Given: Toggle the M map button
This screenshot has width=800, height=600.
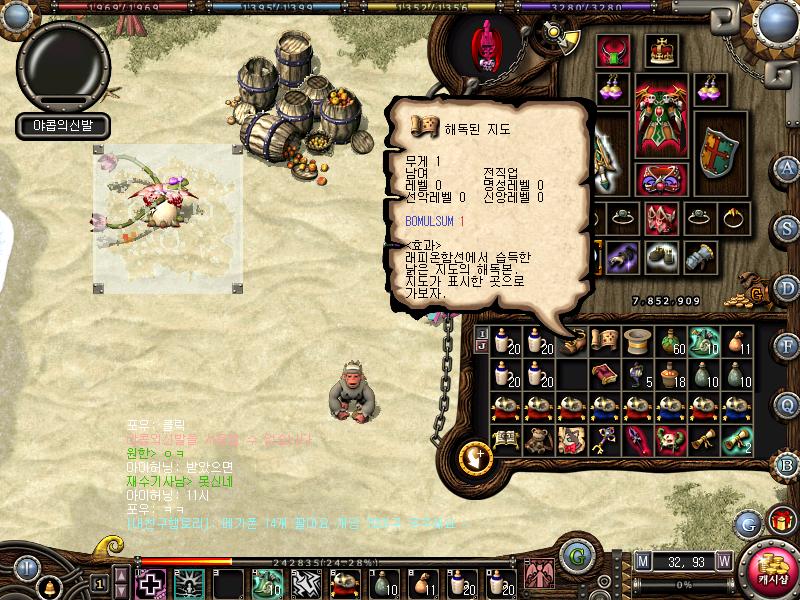Looking at the screenshot, I should [x=642, y=560].
